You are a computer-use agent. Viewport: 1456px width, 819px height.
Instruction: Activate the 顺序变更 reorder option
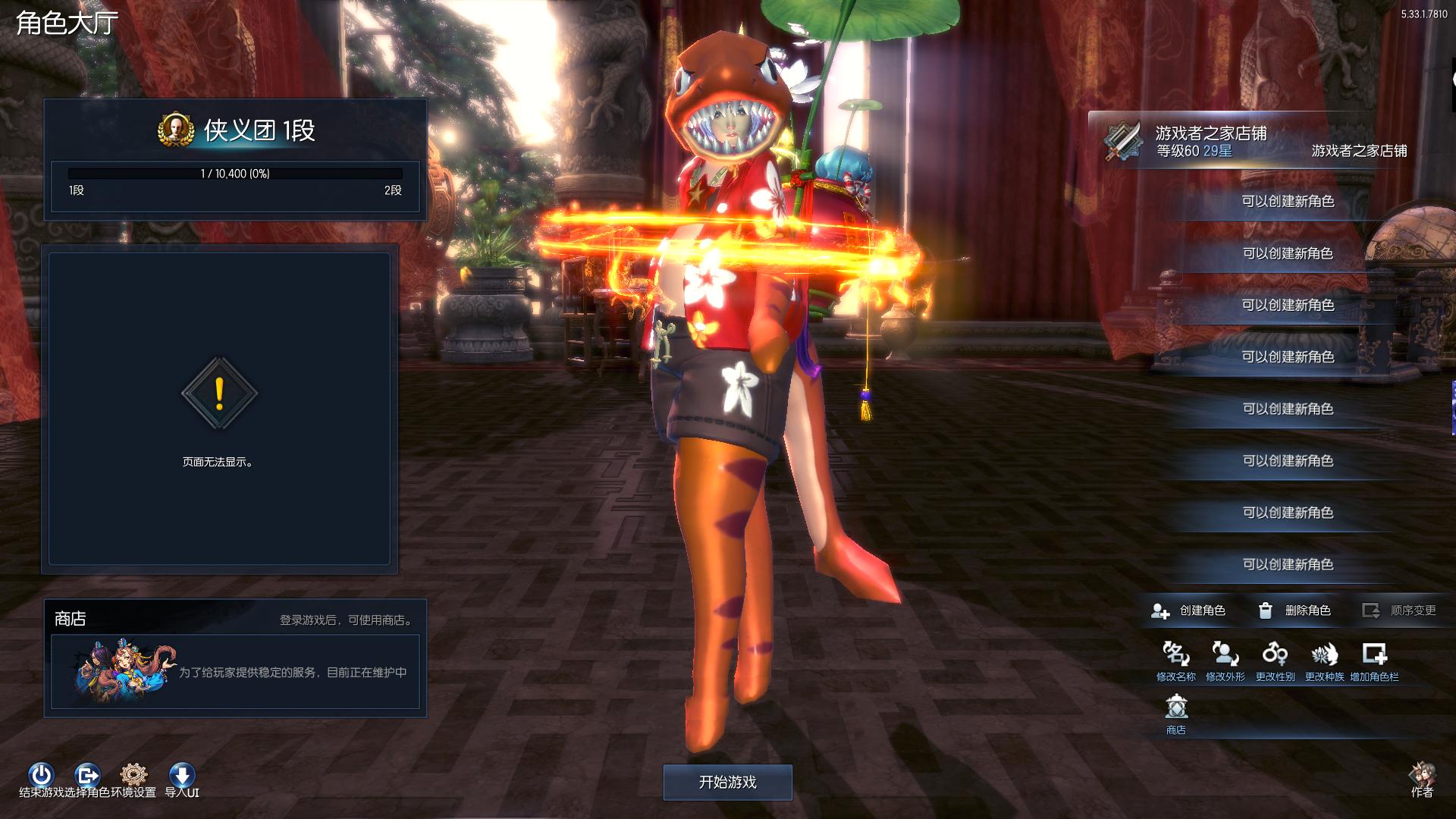pos(1400,610)
